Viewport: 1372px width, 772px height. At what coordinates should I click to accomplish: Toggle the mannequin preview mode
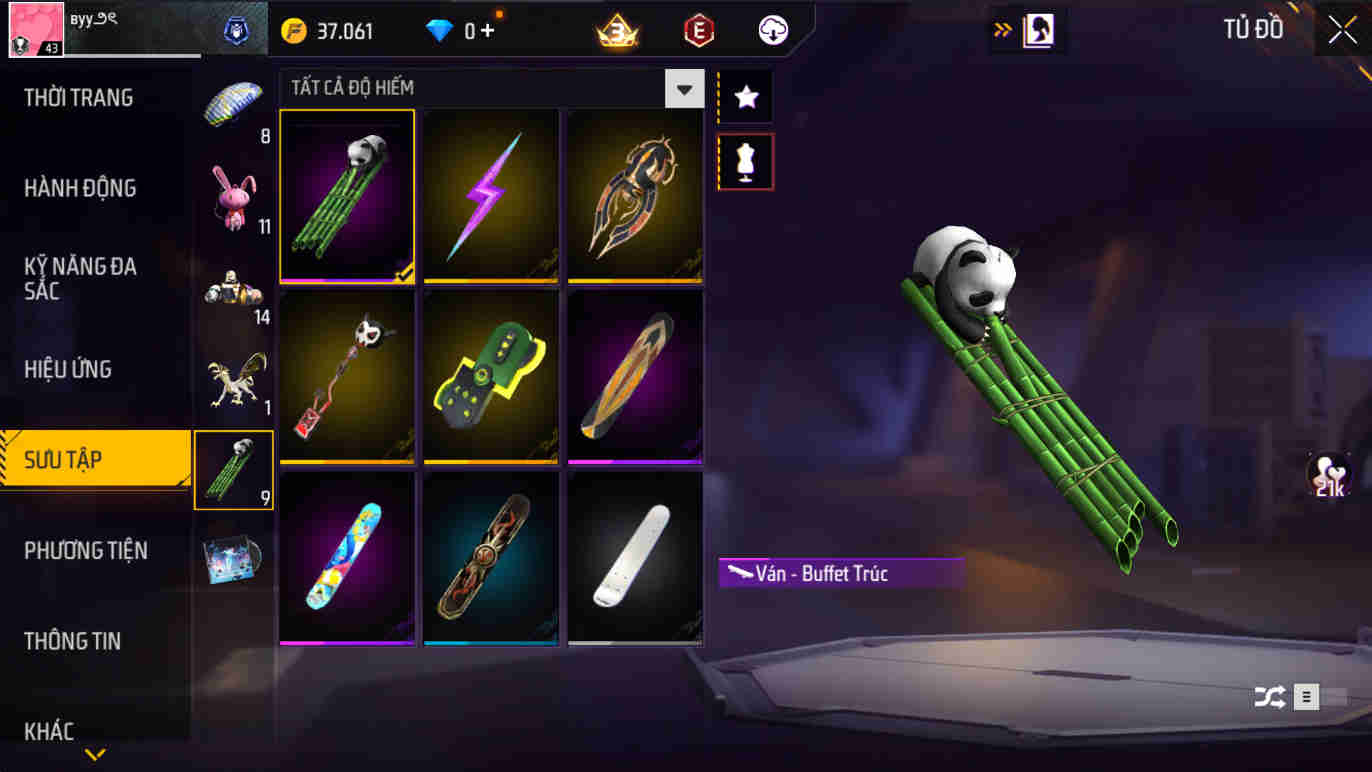(x=744, y=161)
